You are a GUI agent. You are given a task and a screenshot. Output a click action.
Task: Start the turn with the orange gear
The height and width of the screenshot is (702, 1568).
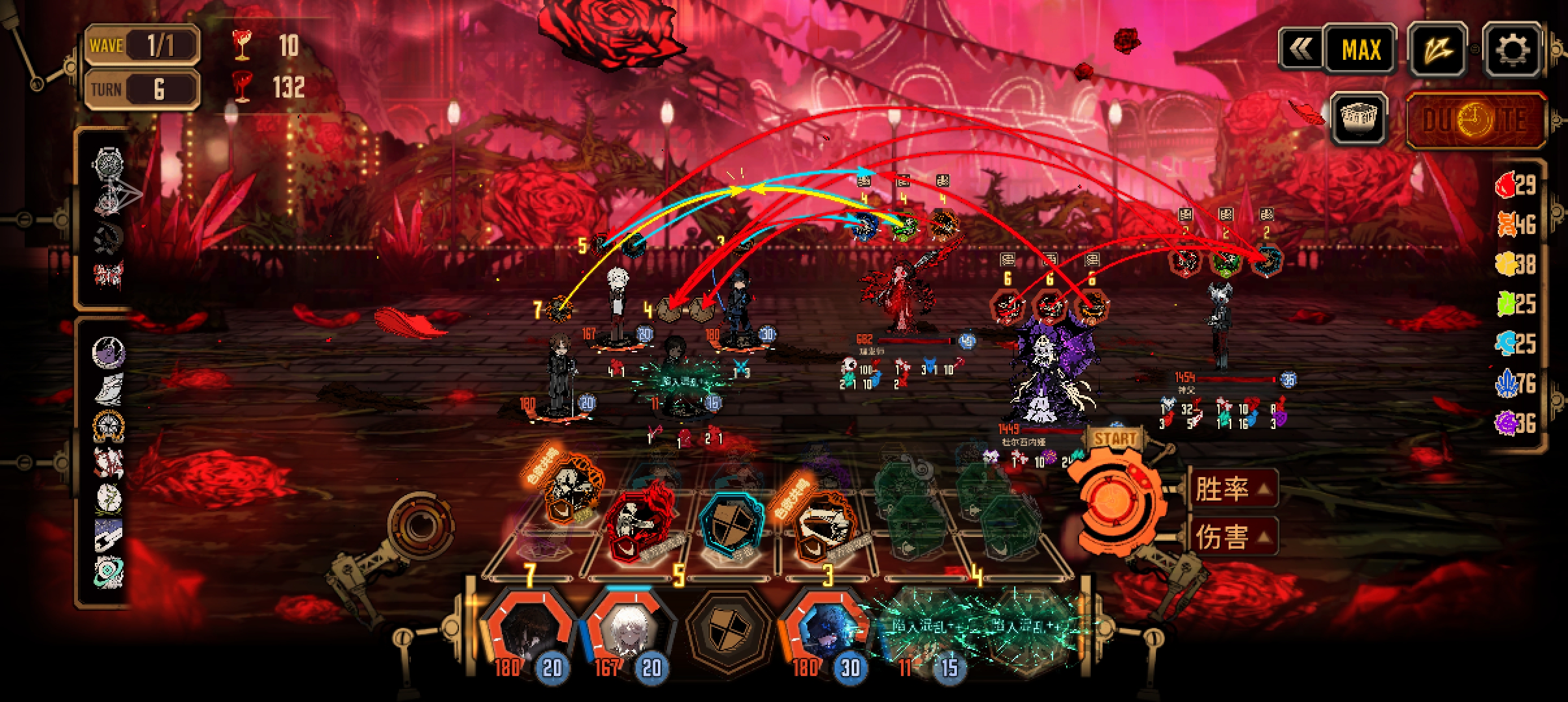tap(1112, 501)
